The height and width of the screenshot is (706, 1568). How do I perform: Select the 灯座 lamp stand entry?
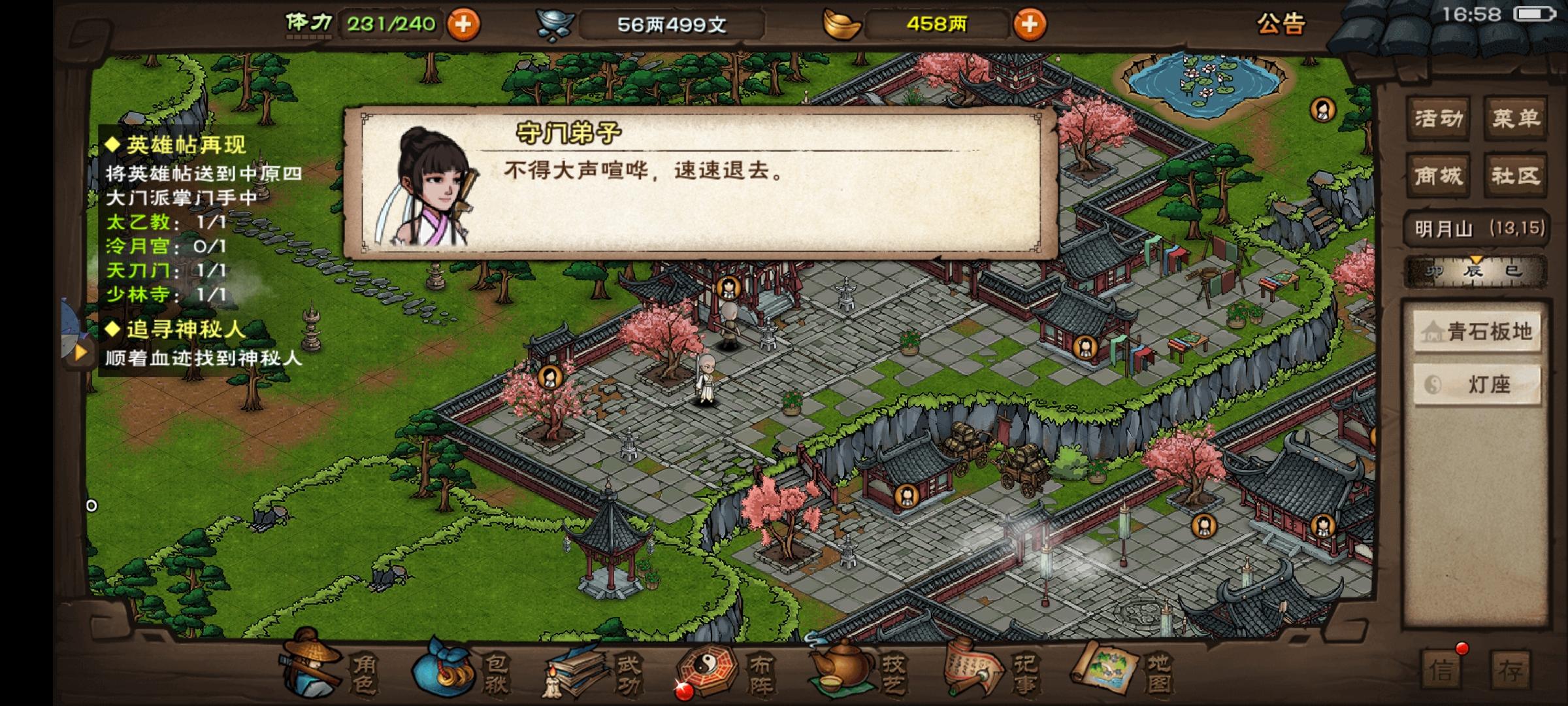(x=1477, y=384)
